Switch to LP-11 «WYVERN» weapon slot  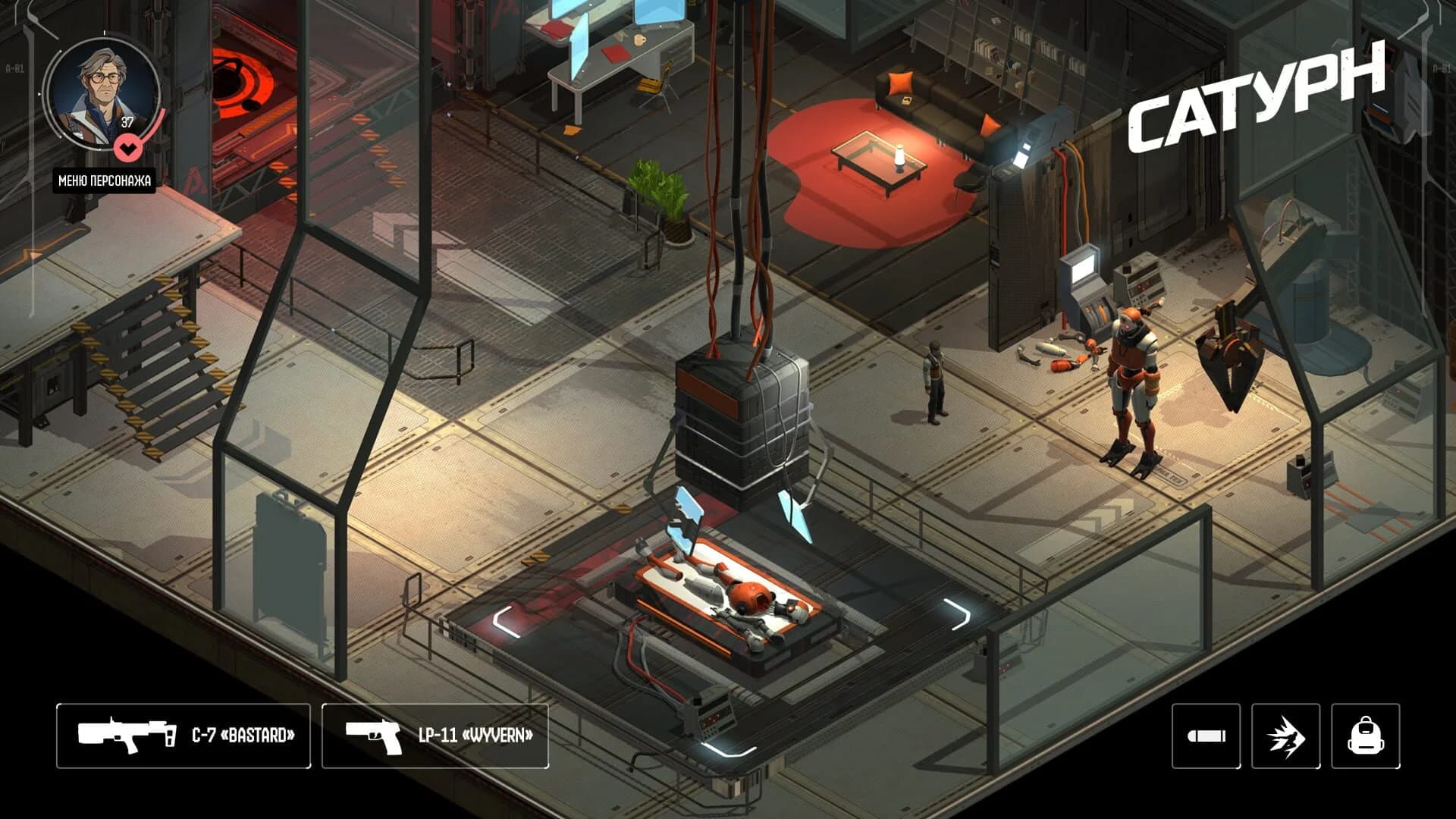(x=436, y=735)
